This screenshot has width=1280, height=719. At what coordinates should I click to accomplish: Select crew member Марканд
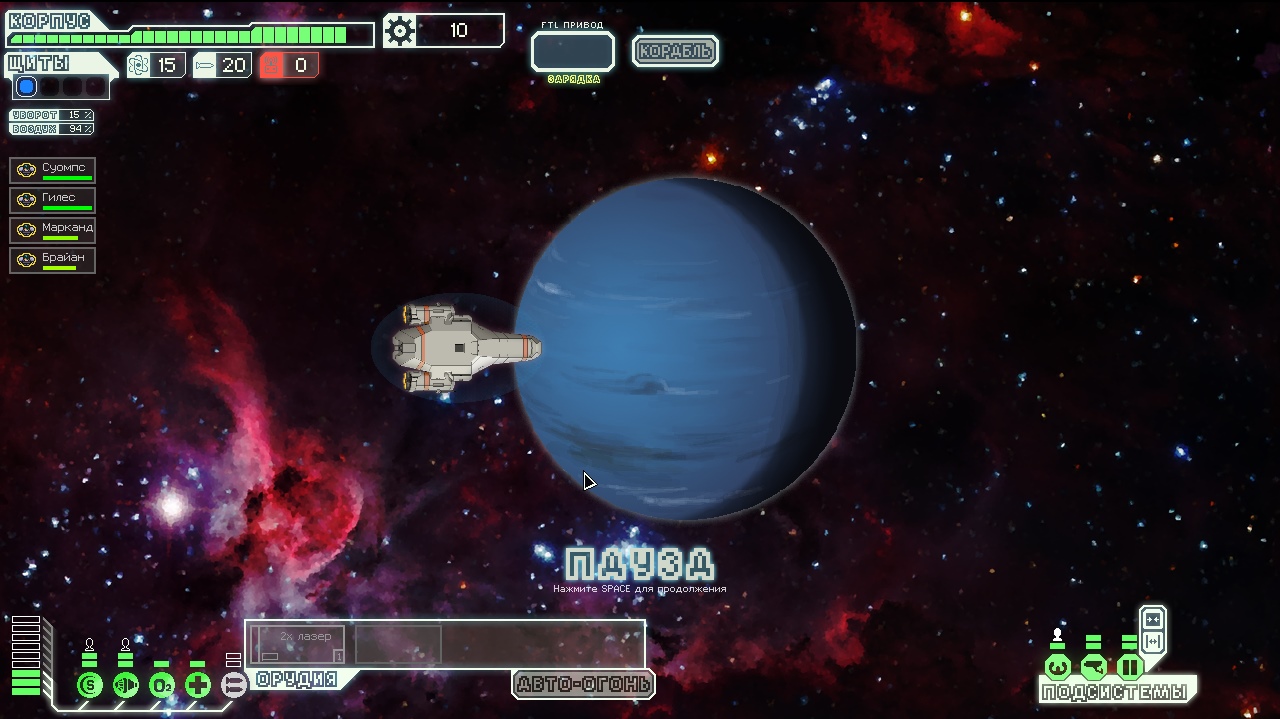pos(53,230)
